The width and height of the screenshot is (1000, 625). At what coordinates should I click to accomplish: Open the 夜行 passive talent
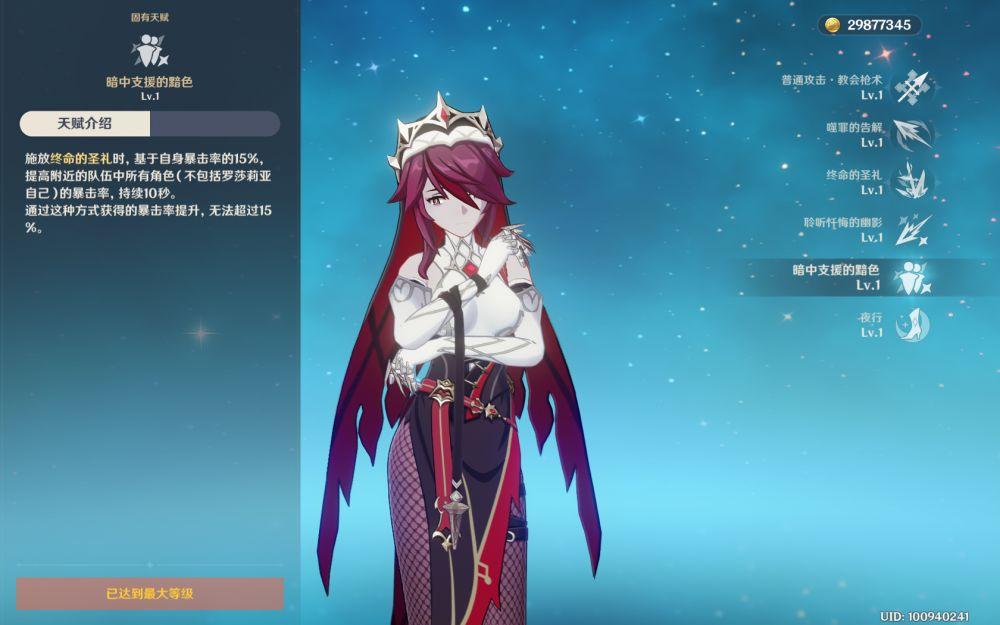pos(912,325)
